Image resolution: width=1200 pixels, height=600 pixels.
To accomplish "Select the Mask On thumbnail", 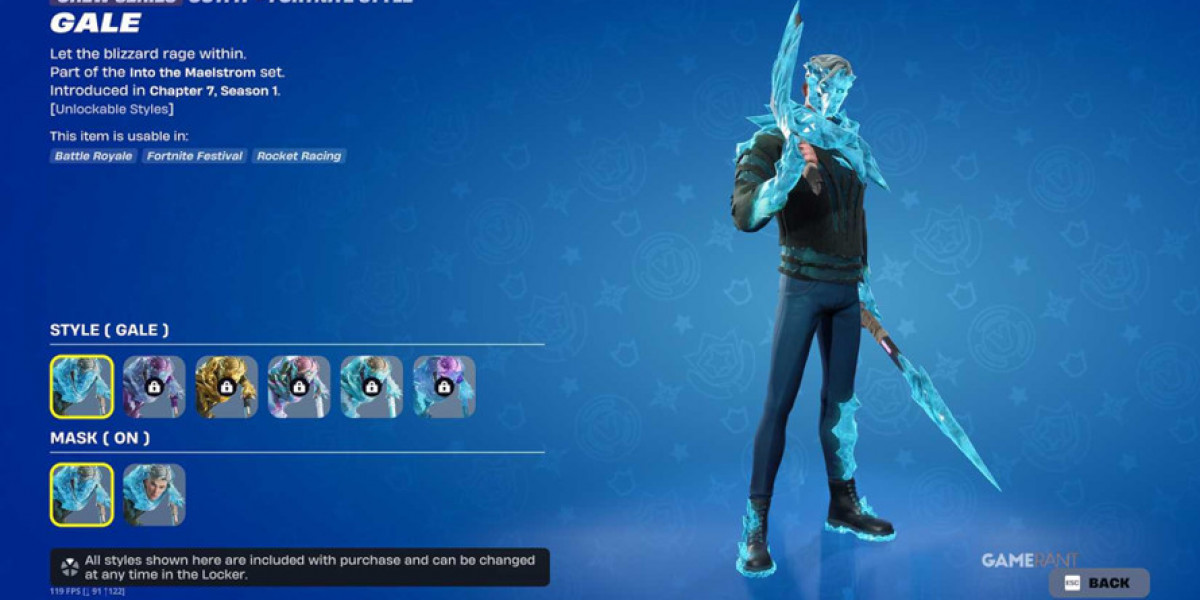I will click(82, 495).
